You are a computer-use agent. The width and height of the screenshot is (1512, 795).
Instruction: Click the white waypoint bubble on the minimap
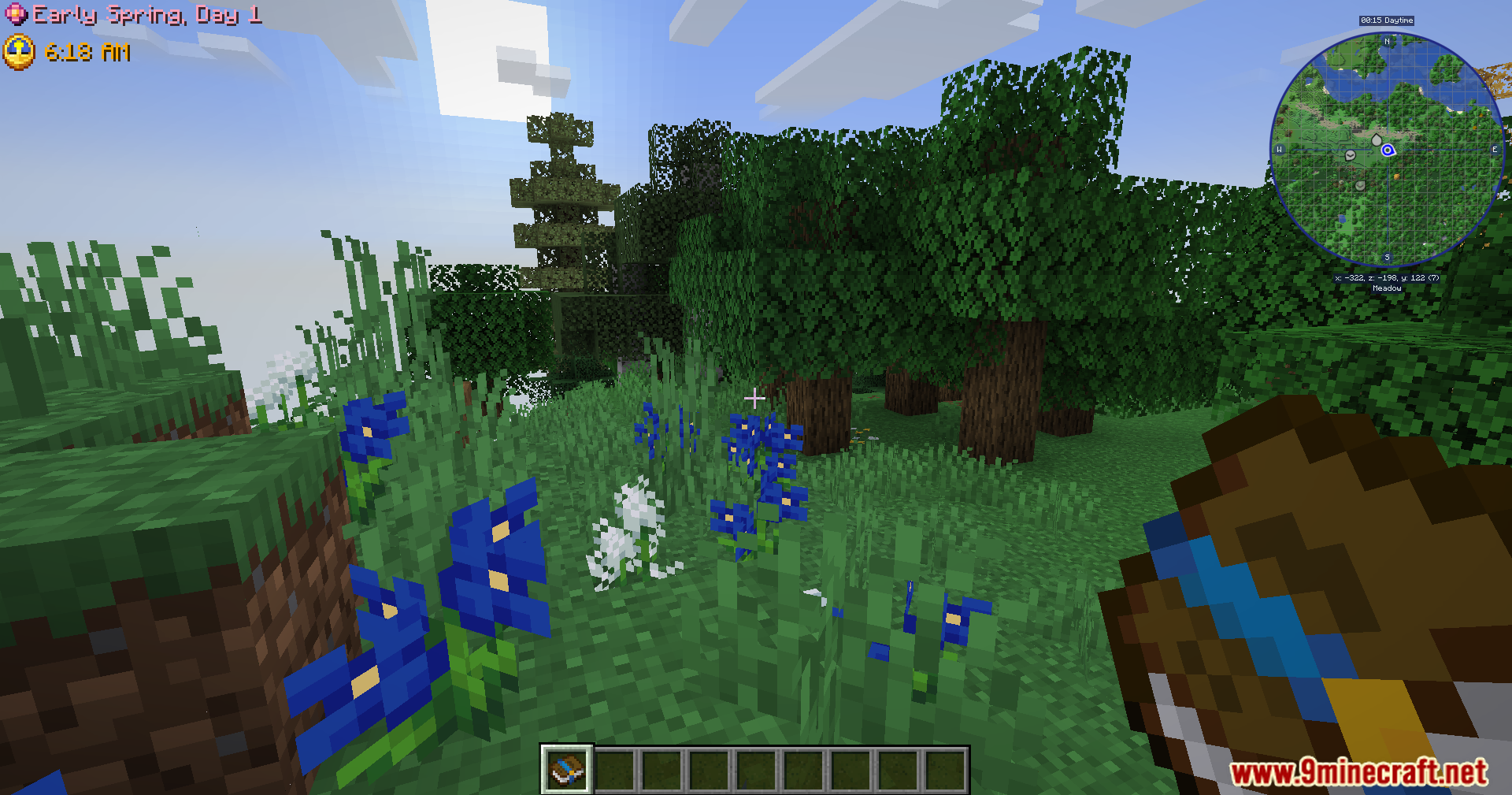1377,139
